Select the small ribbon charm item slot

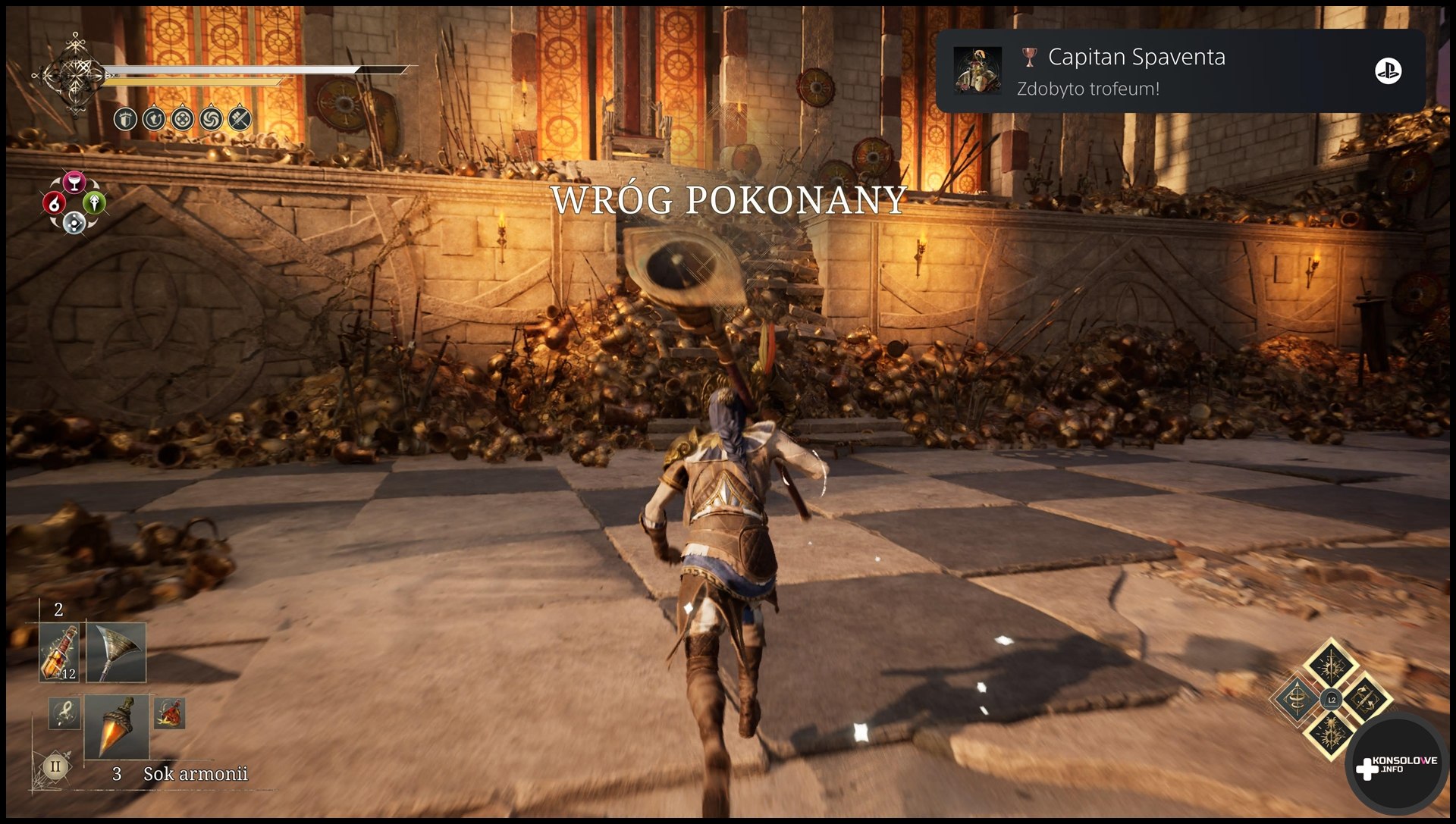click(x=64, y=713)
